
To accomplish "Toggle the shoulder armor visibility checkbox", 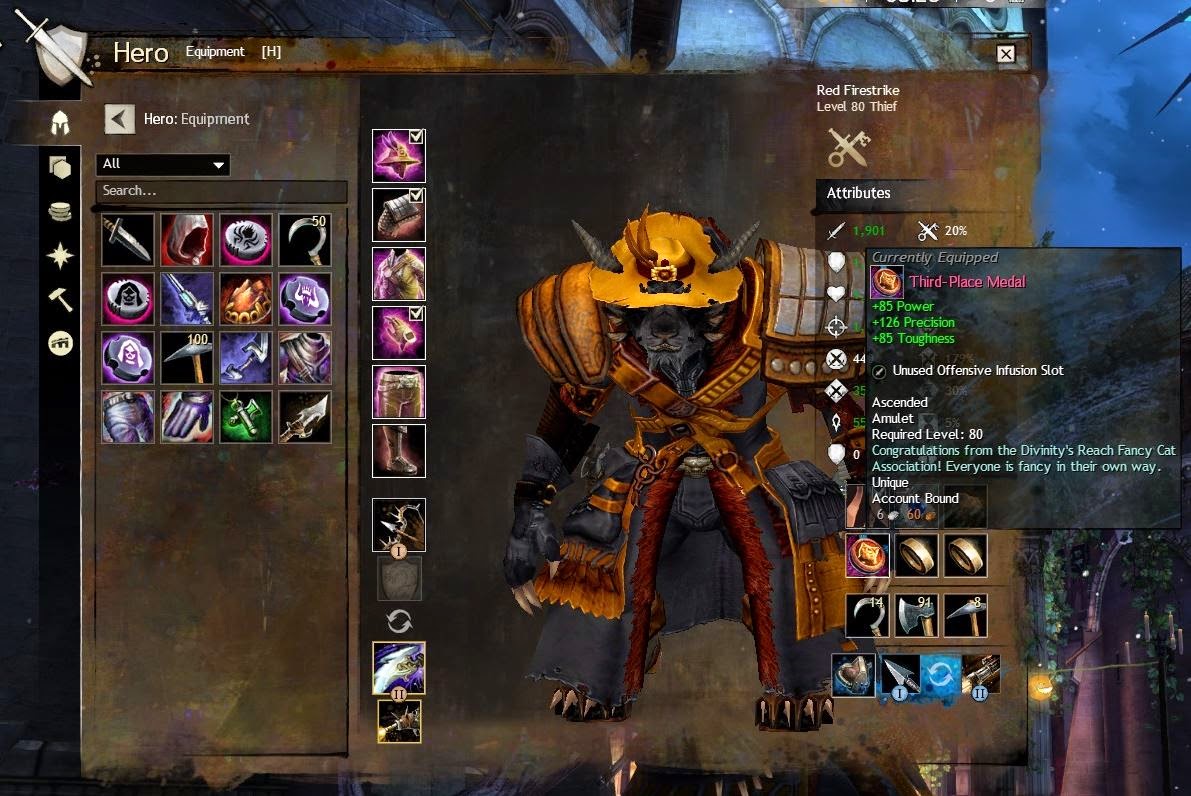I will pos(416,196).
